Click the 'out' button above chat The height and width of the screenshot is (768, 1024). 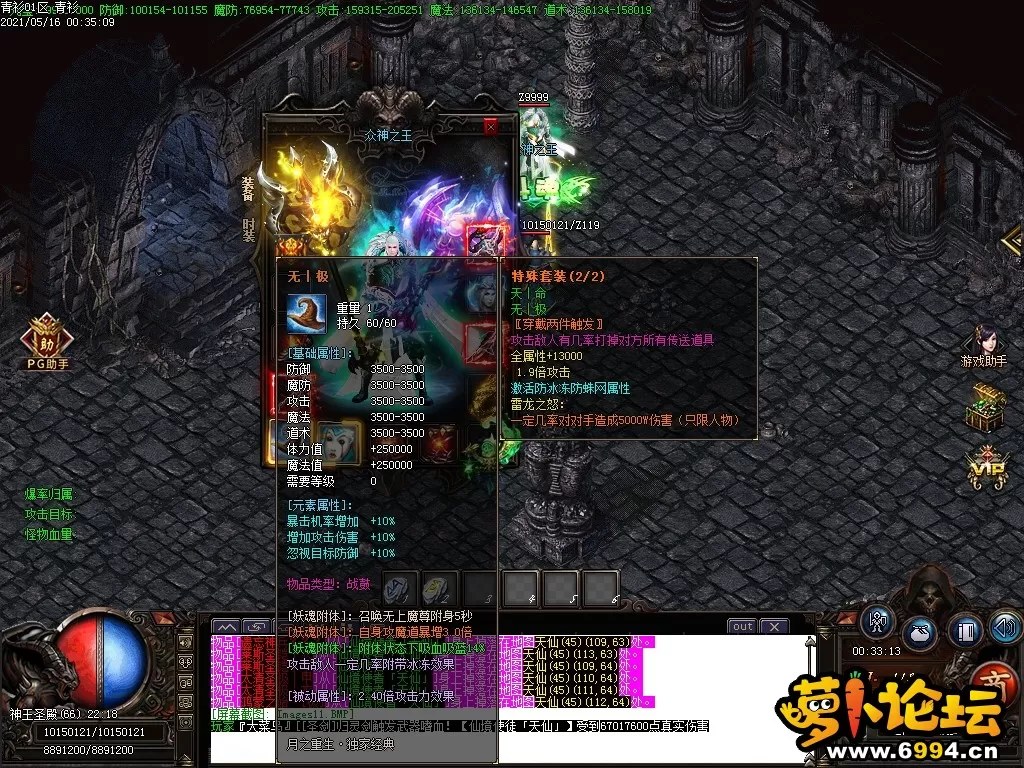click(742, 627)
